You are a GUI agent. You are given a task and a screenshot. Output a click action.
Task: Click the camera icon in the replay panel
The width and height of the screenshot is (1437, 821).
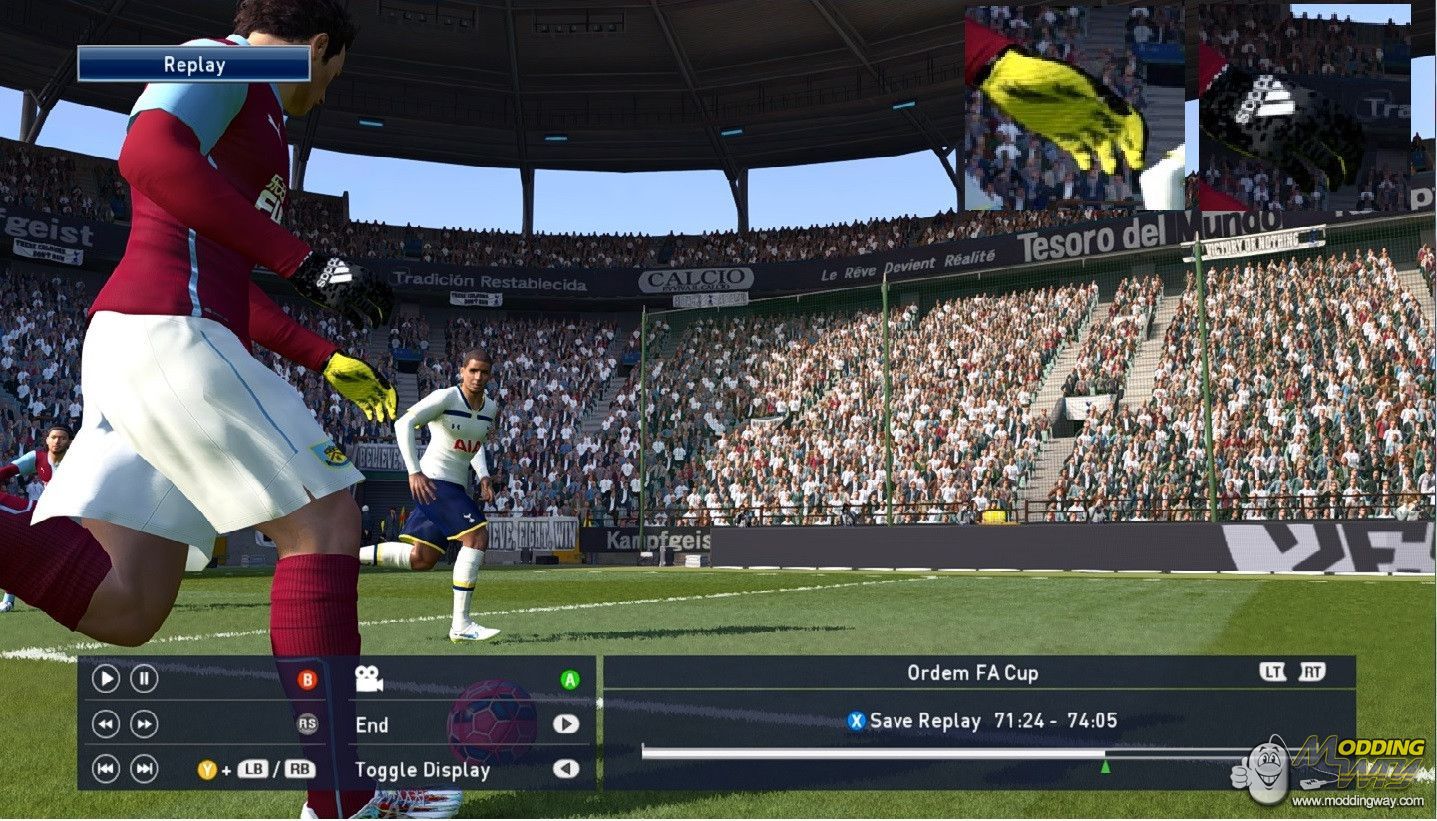369,680
